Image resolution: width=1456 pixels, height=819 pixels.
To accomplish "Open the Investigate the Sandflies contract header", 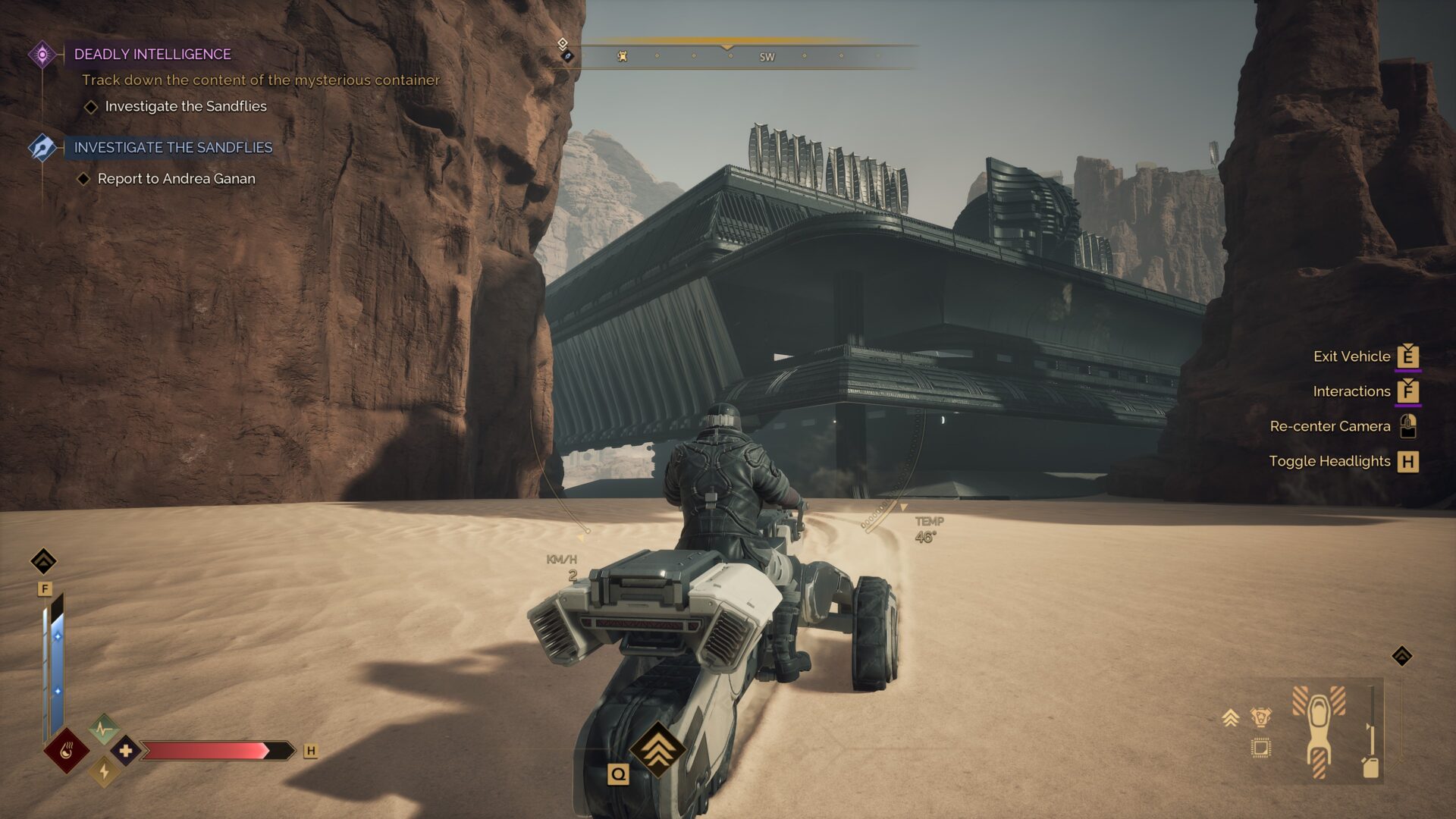I will click(x=173, y=147).
